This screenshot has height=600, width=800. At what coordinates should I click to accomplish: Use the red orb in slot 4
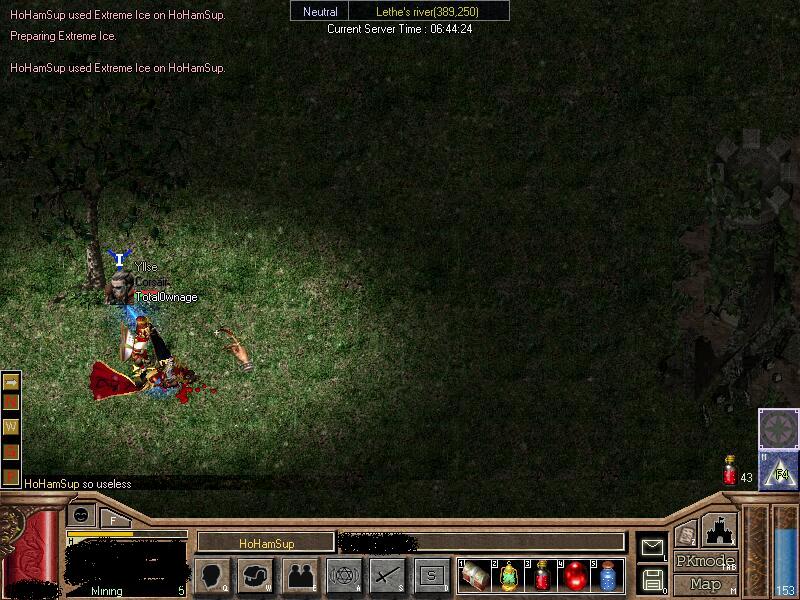[574, 576]
